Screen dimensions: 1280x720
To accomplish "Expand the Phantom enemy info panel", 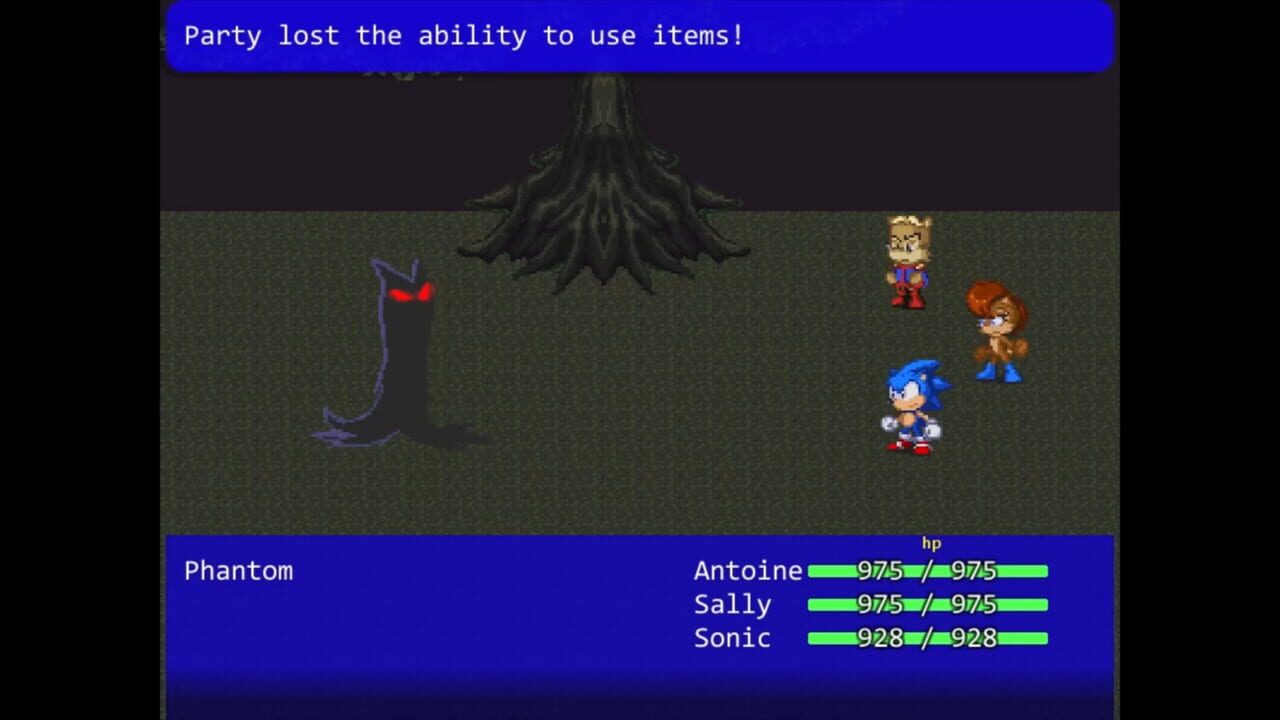I will tap(238, 571).
